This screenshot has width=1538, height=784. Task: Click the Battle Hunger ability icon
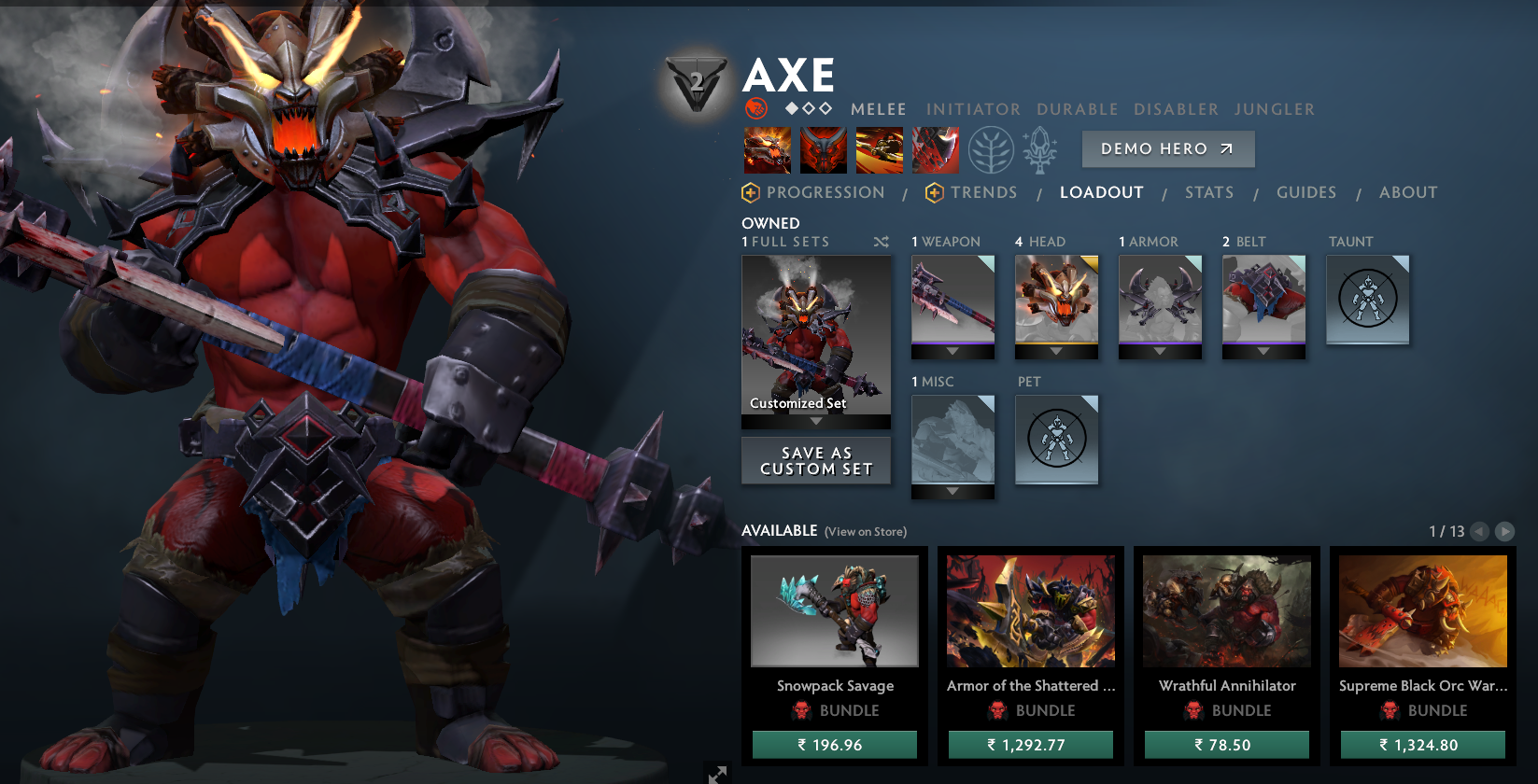[823, 149]
